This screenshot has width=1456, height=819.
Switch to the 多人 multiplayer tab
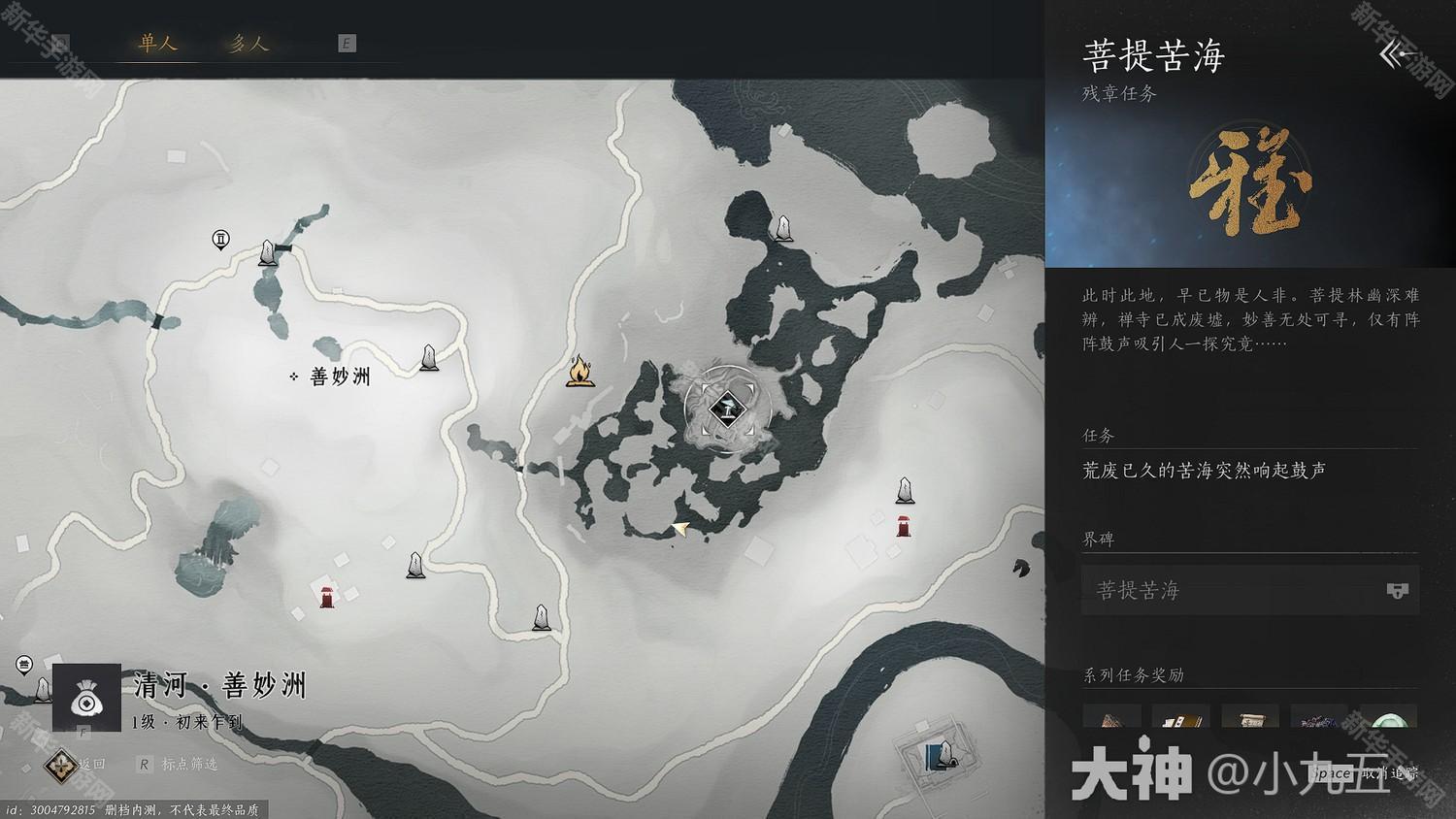point(248,43)
